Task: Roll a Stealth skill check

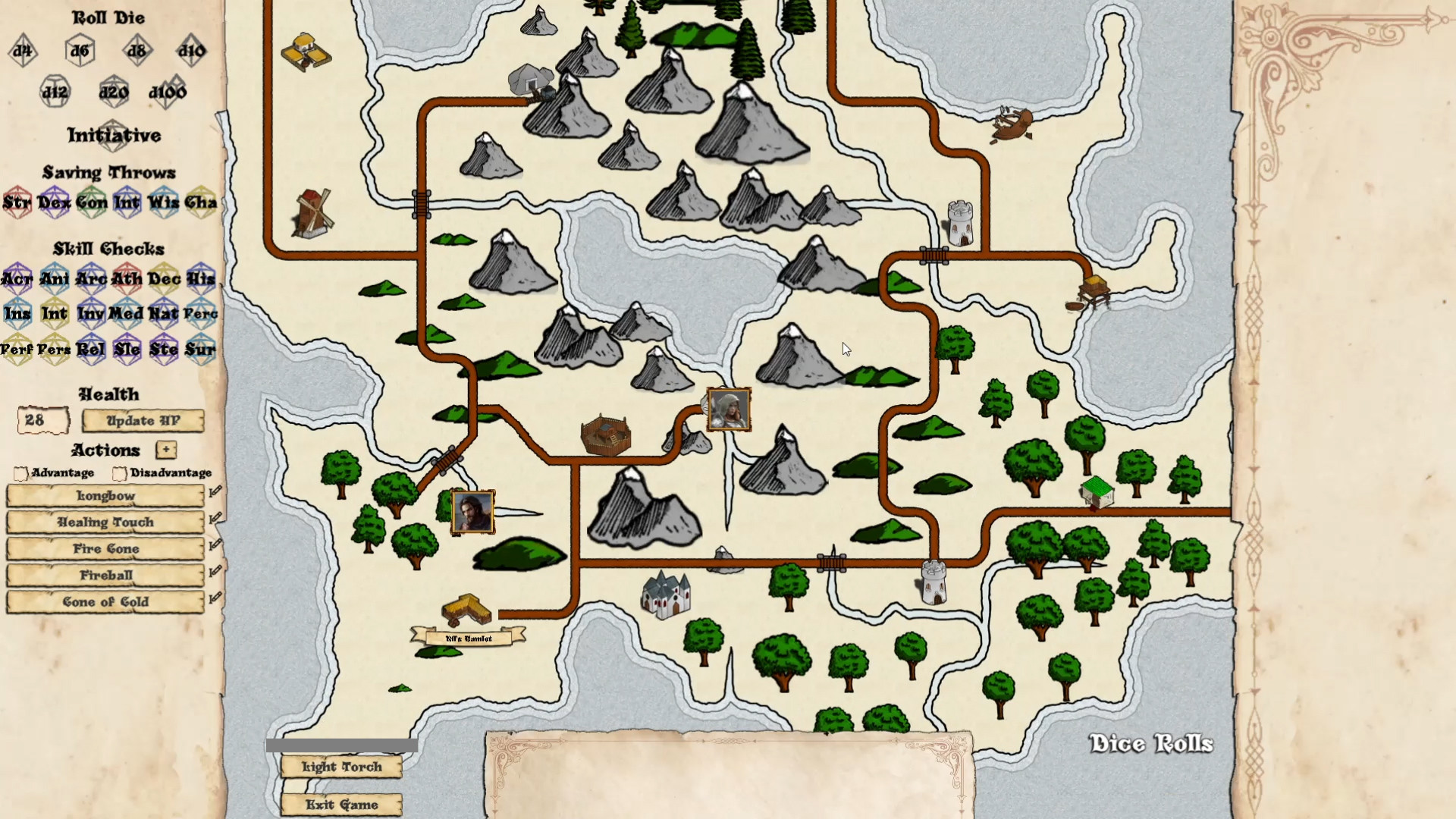Action: (x=164, y=350)
